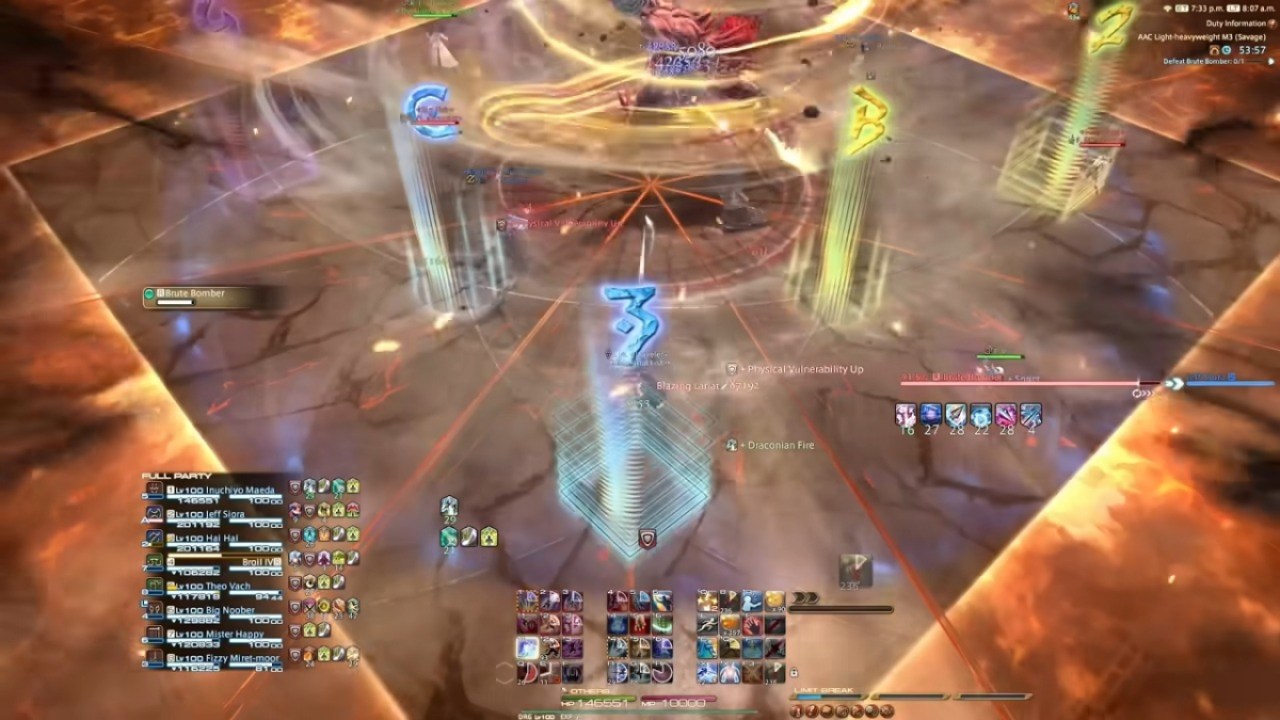1280x720 pixels.
Task: Click the gold food item icon on the hotbar
Action: (x=774, y=601)
